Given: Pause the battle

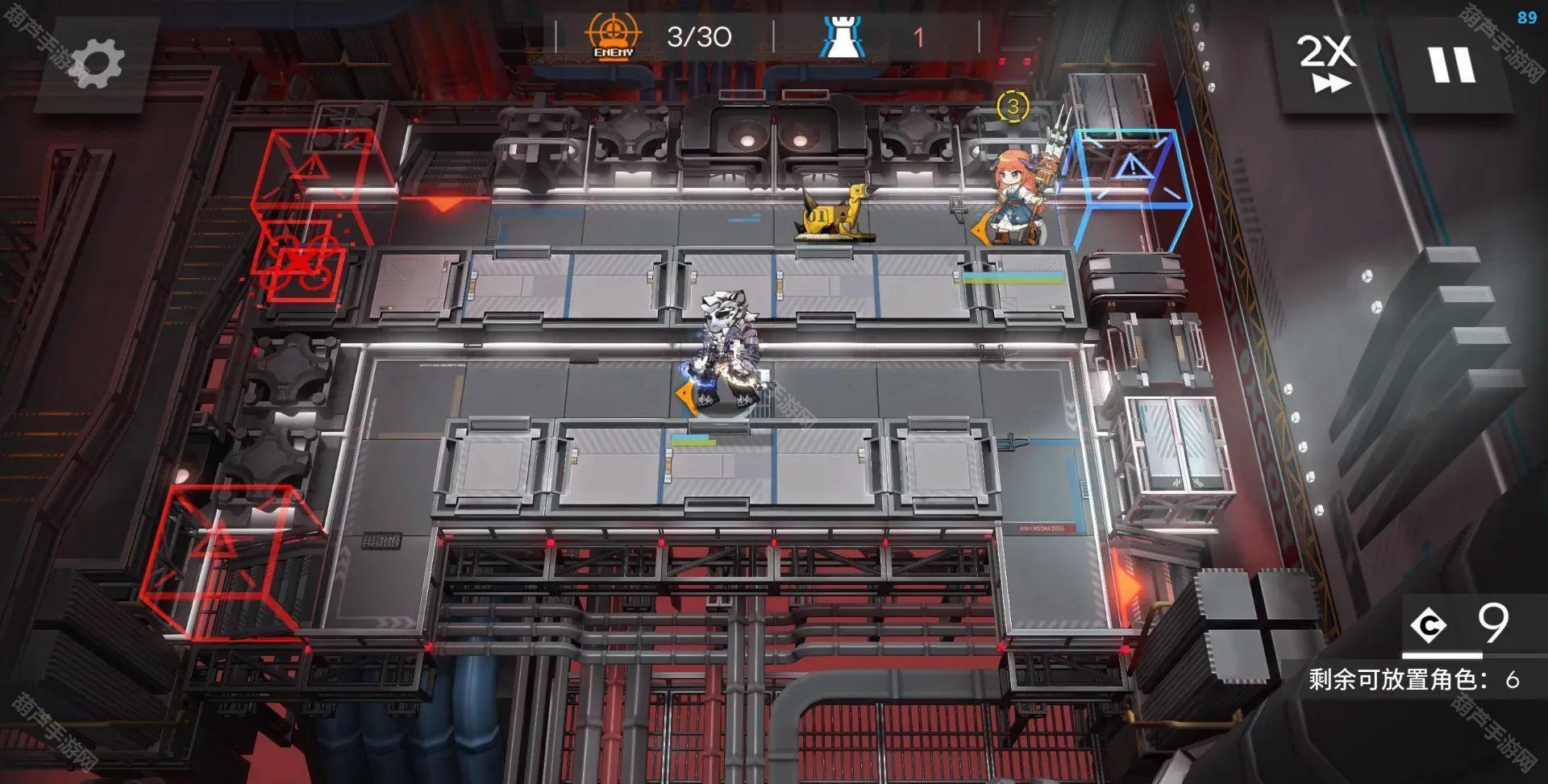Looking at the screenshot, I should pyautogui.click(x=1451, y=64).
